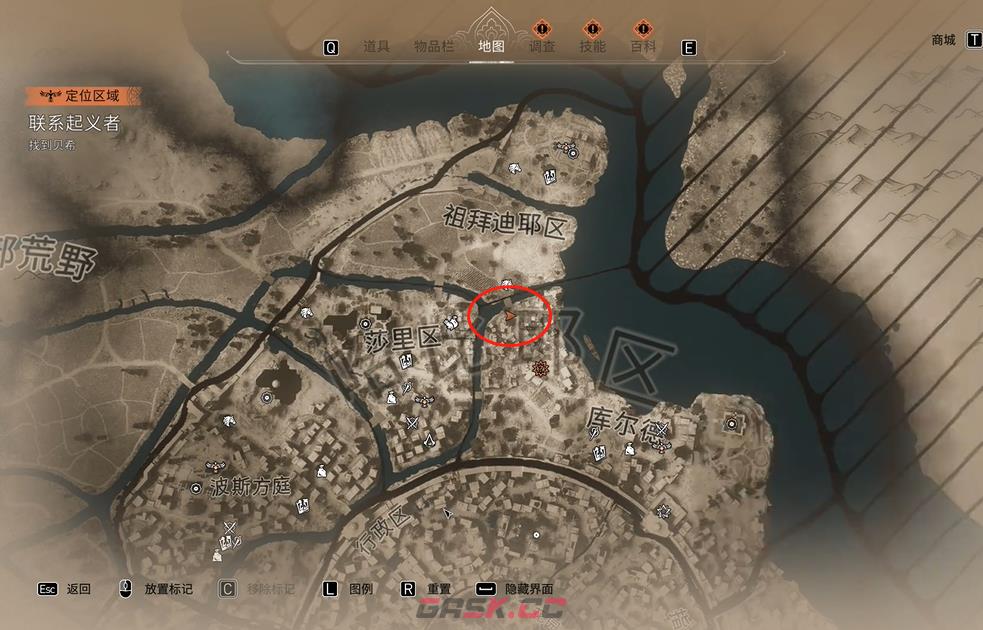Click the 波斯方庭 location label
Image resolution: width=983 pixels, height=630 pixels.
point(250,487)
